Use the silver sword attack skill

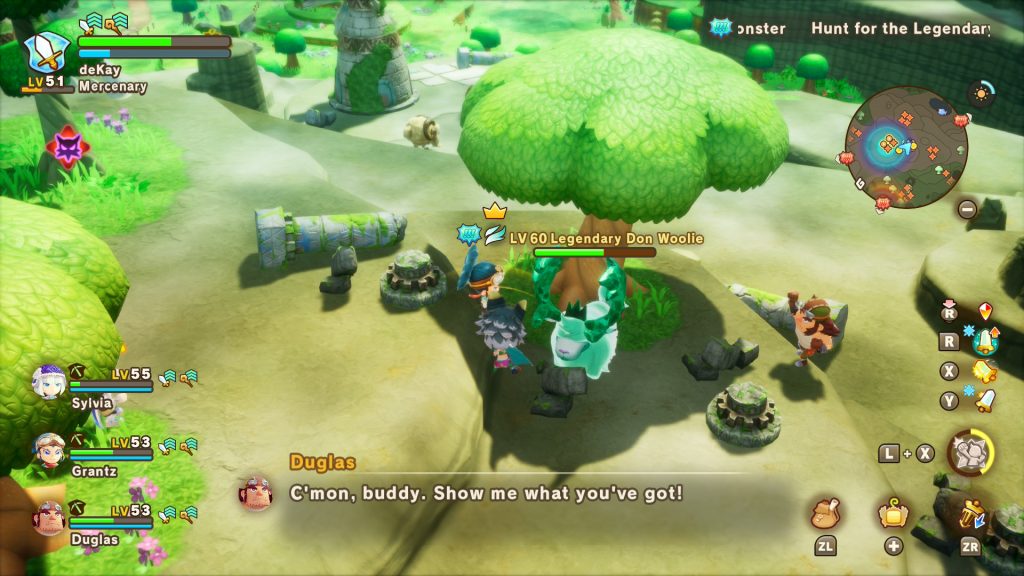tap(985, 401)
